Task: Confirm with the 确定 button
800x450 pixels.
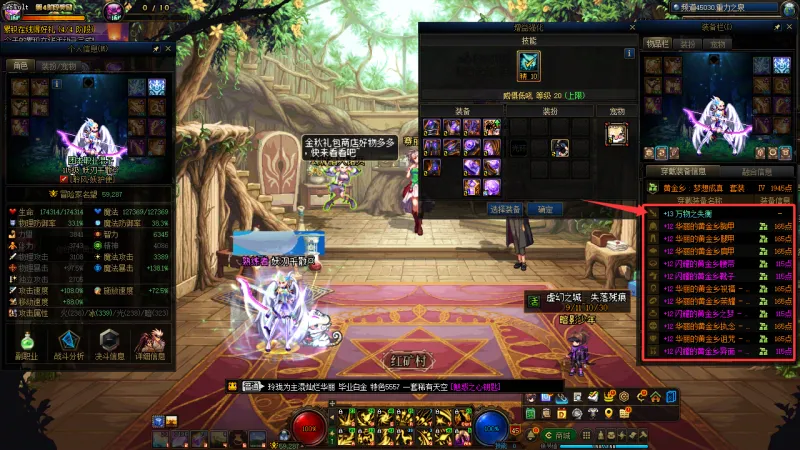Action: pyautogui.click(x=545, y=210)
